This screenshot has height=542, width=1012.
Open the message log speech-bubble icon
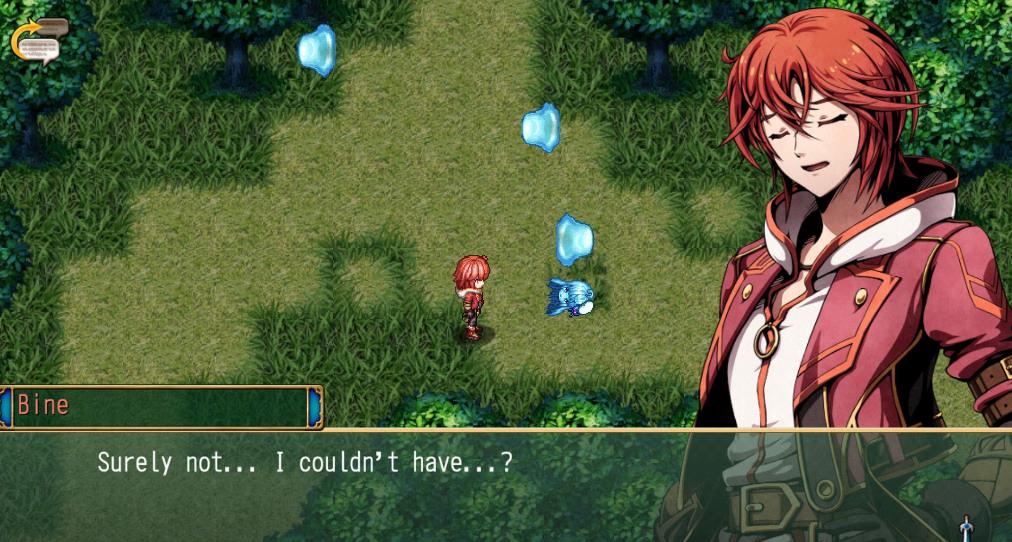click(x=39, y=42)
